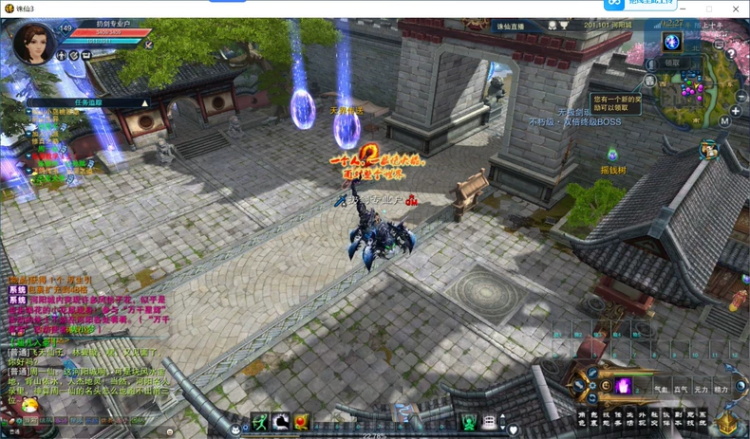Open the 摇钱树 money tree icon
The height and width of the screenshot is (439, 750).
click(612, 155)
